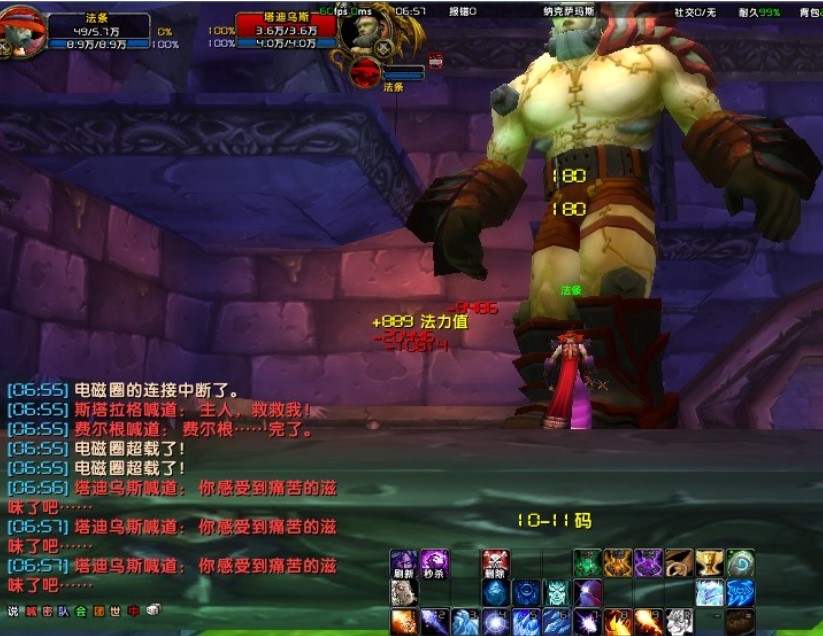Cast the icy skull face ability
823x636 pixels.
(556, 593)
